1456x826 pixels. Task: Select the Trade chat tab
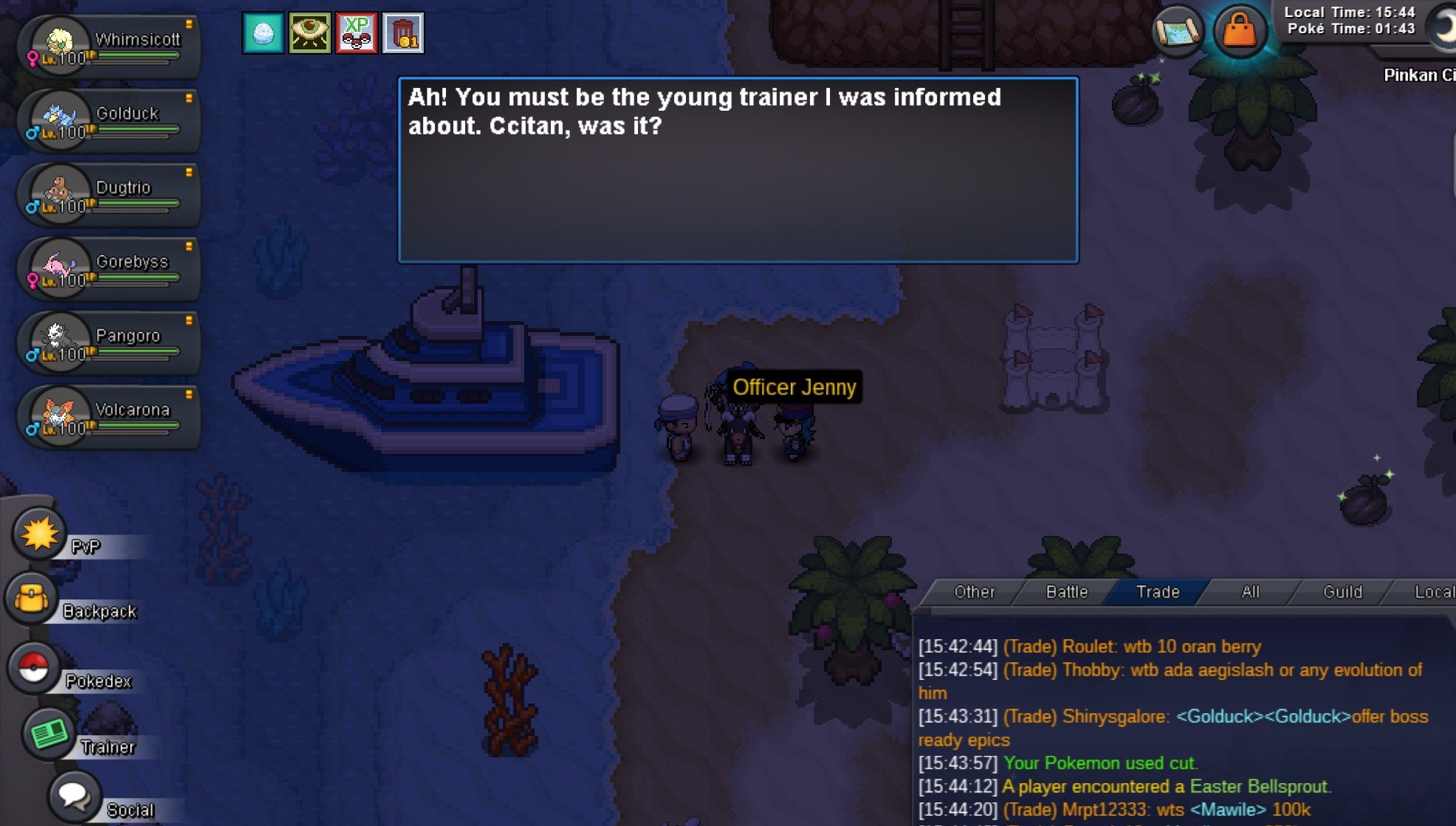click(x=1157, y=592)
